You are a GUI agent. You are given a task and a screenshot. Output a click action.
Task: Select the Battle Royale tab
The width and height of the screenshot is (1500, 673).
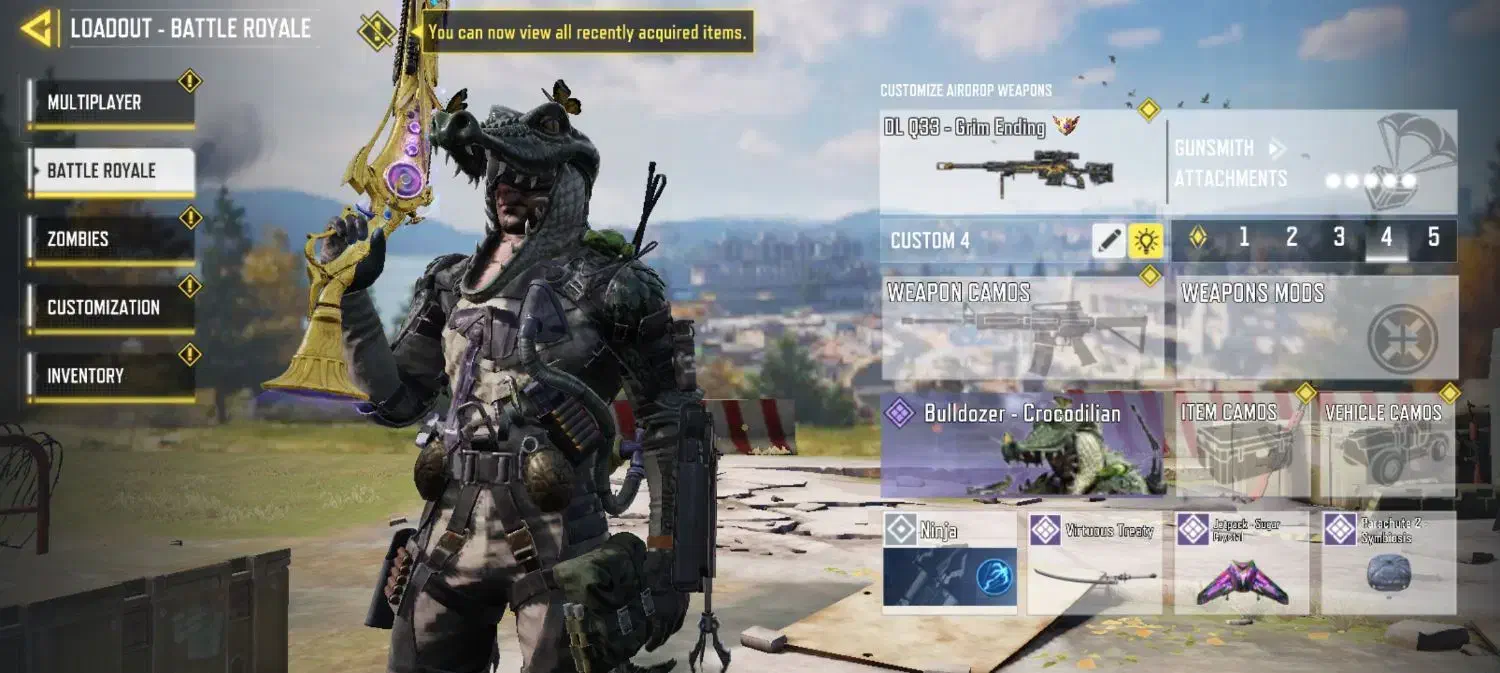(x=111, y=171)
